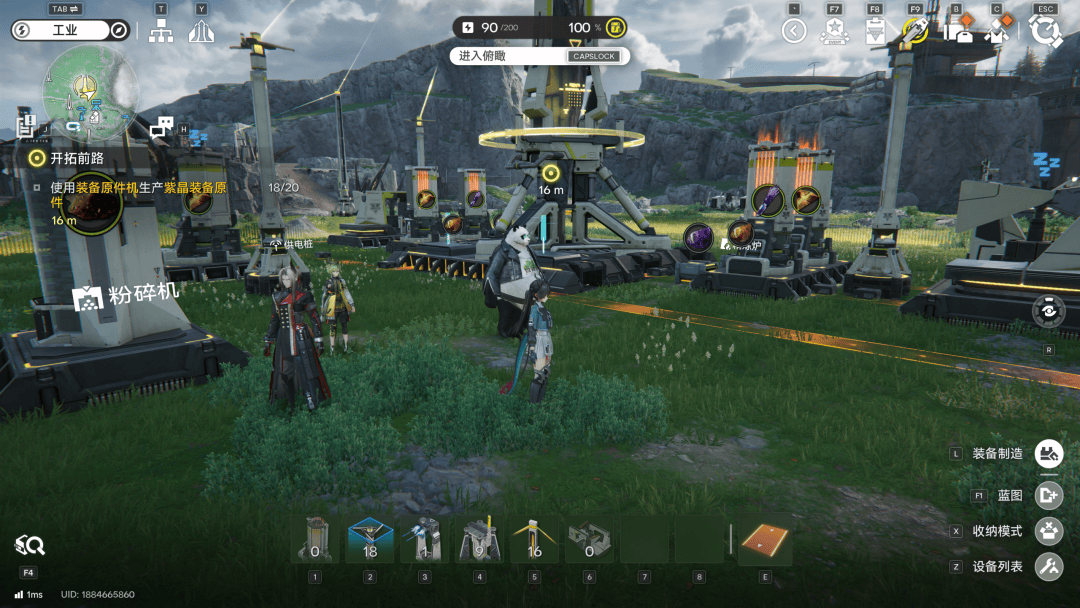
Task: Click the magnifier search icon
Action: pyautogui.click(x=29, y=545)
